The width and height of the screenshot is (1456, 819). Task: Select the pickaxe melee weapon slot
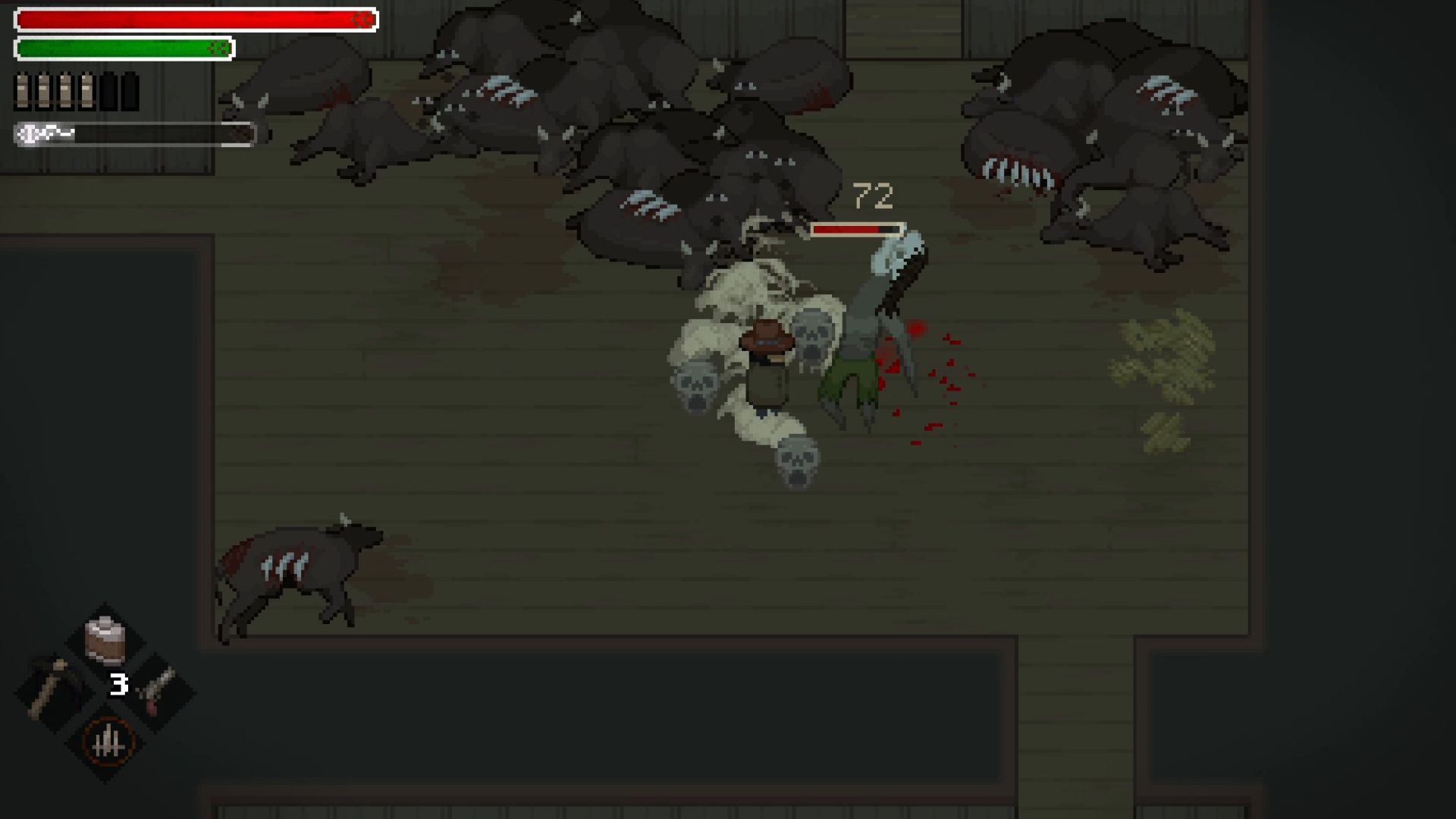52,689
